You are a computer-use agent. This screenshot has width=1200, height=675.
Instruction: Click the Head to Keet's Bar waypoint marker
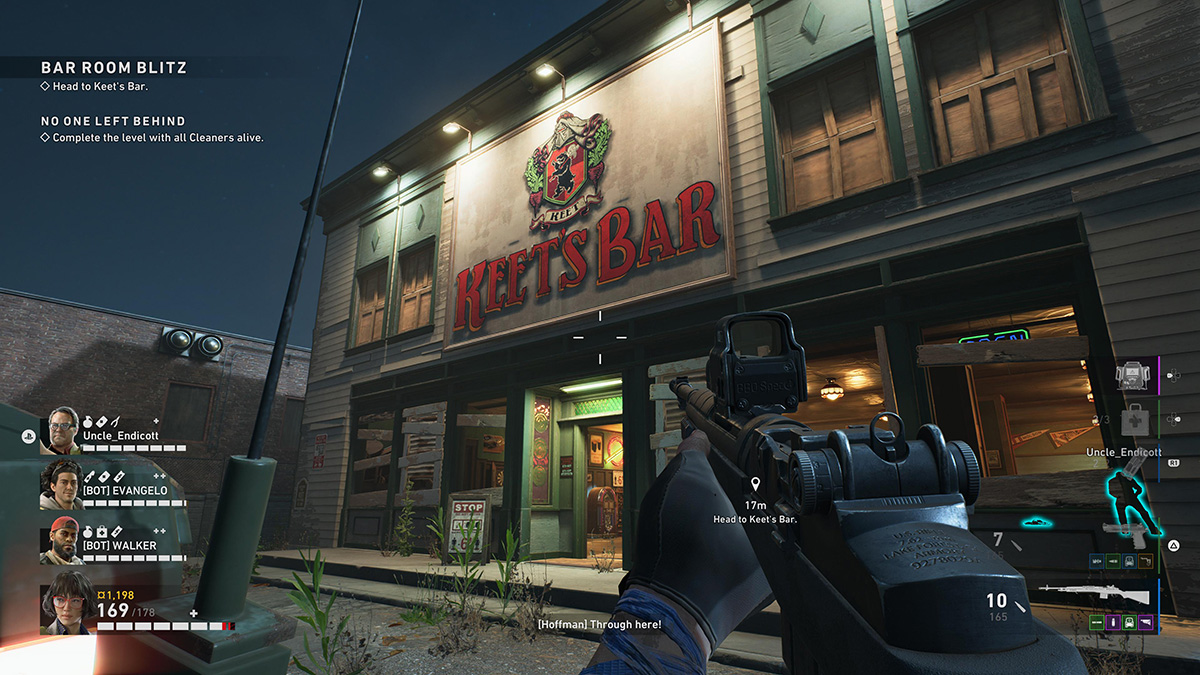757,485
